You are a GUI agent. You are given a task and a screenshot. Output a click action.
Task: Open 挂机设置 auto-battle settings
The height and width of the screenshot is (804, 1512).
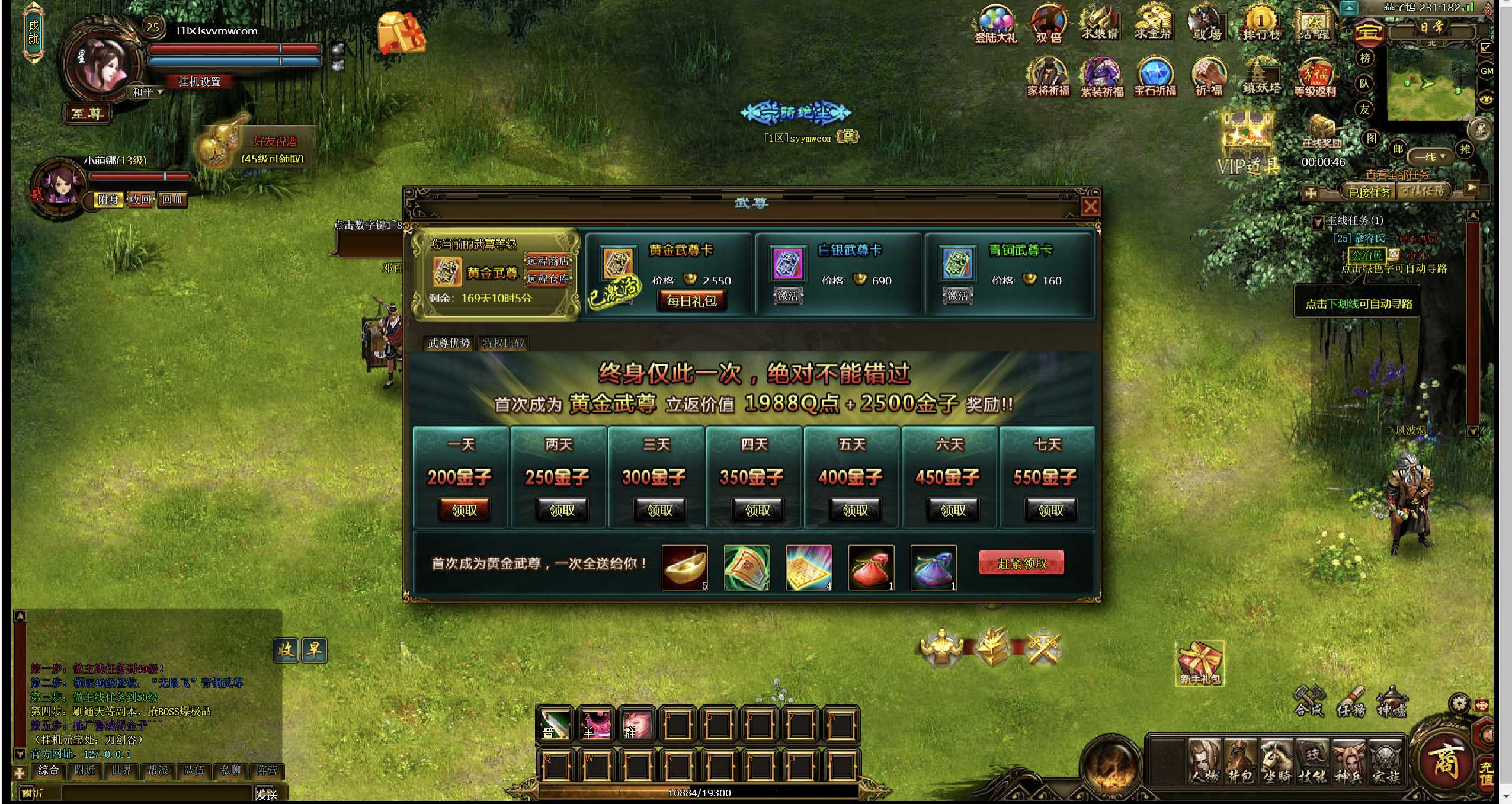pos(199,82)
